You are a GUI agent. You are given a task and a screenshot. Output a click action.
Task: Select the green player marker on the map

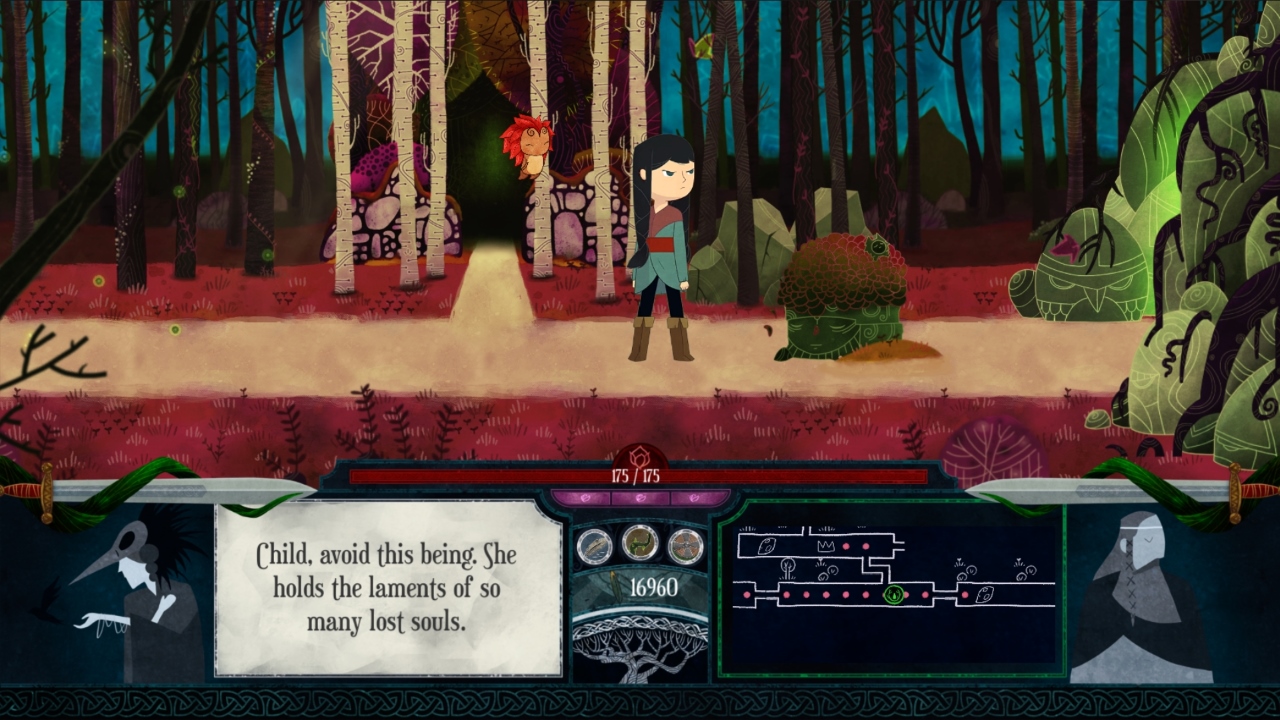(x=894, y=594)
